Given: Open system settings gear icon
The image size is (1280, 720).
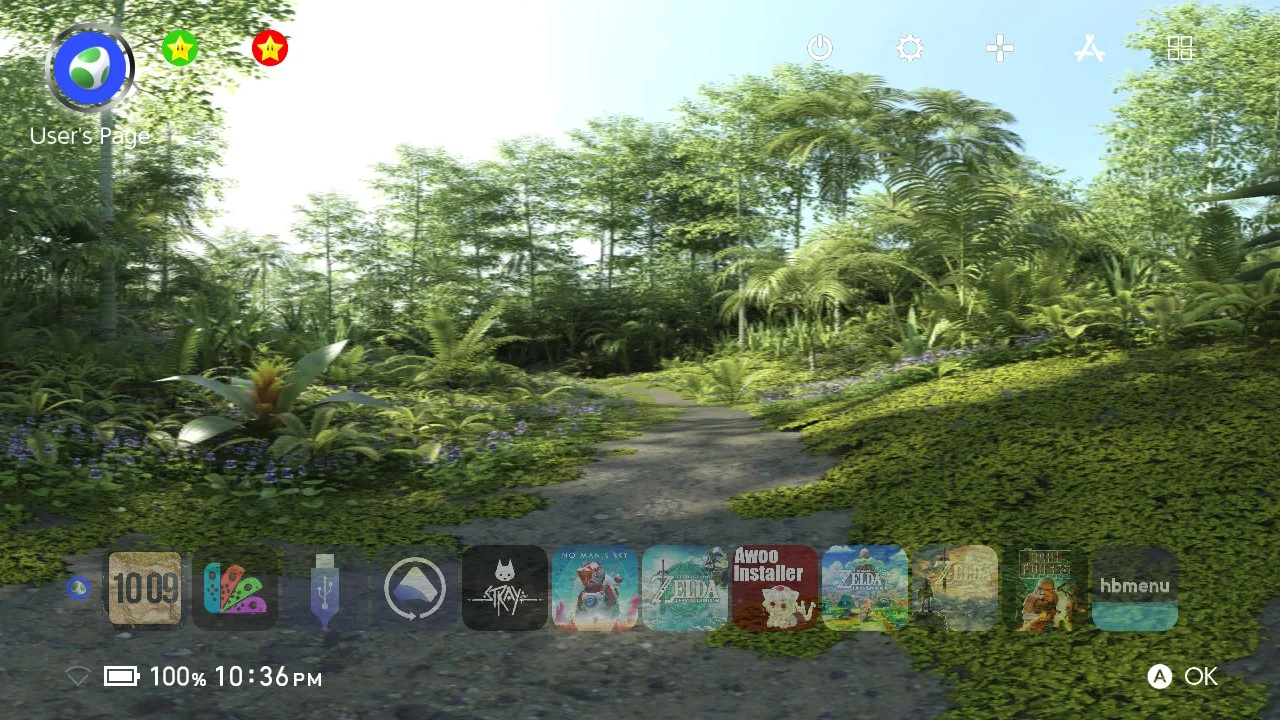Looking at the screenshot, I should click(910, 48).
